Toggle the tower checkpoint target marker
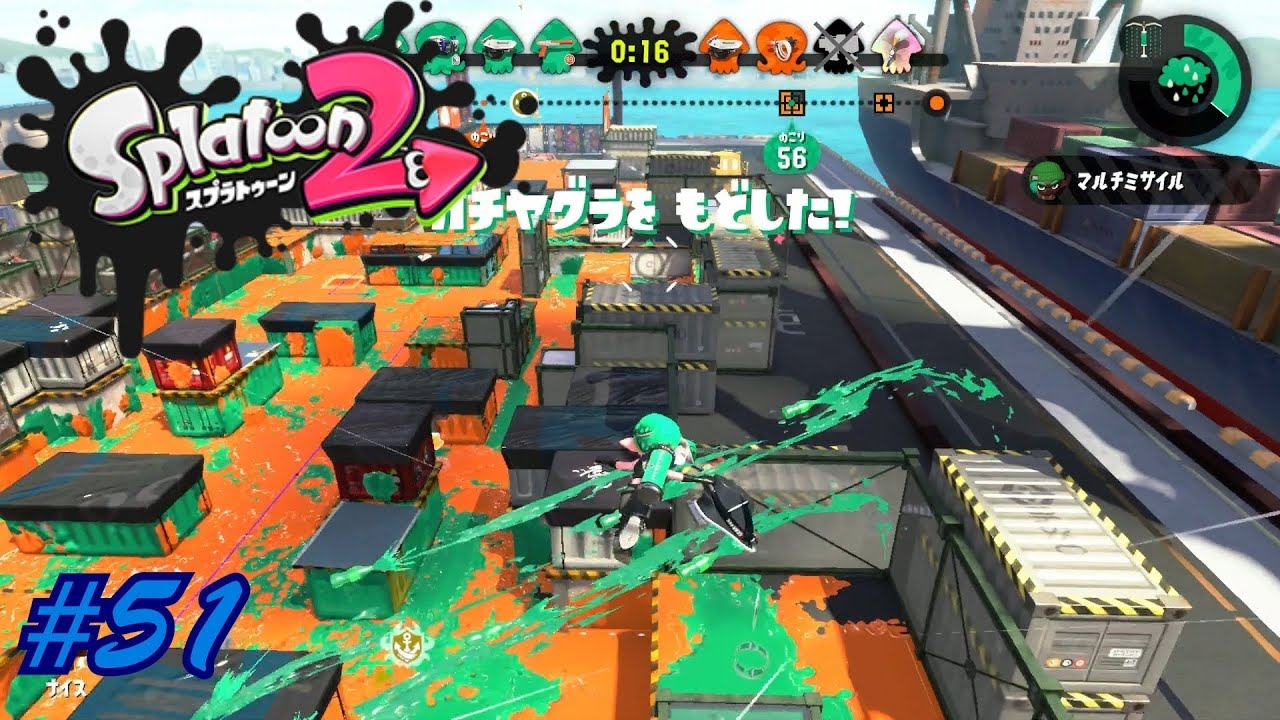This screenshot has height=720, width=1280. click(792, 100)
